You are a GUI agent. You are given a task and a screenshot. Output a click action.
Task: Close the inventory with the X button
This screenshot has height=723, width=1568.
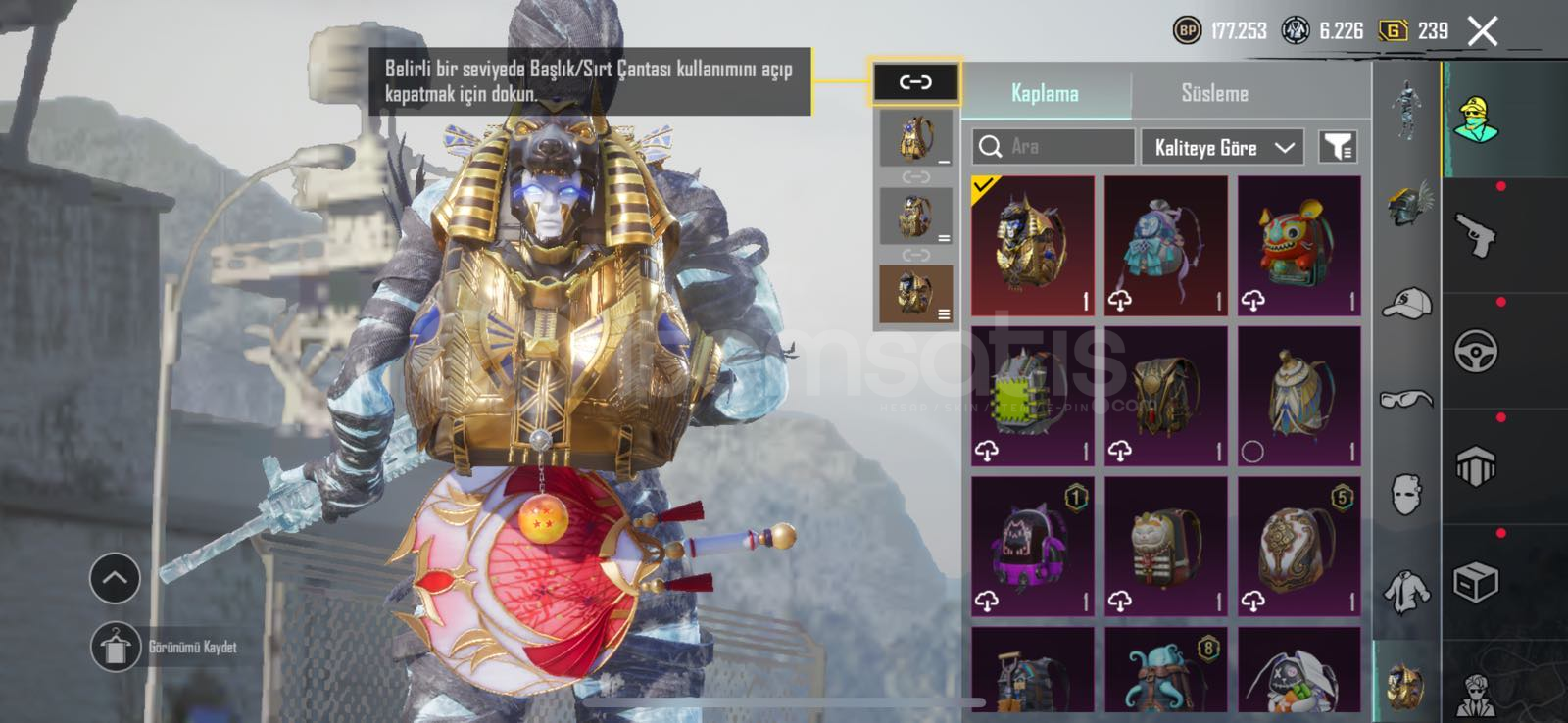[1483, 31]
